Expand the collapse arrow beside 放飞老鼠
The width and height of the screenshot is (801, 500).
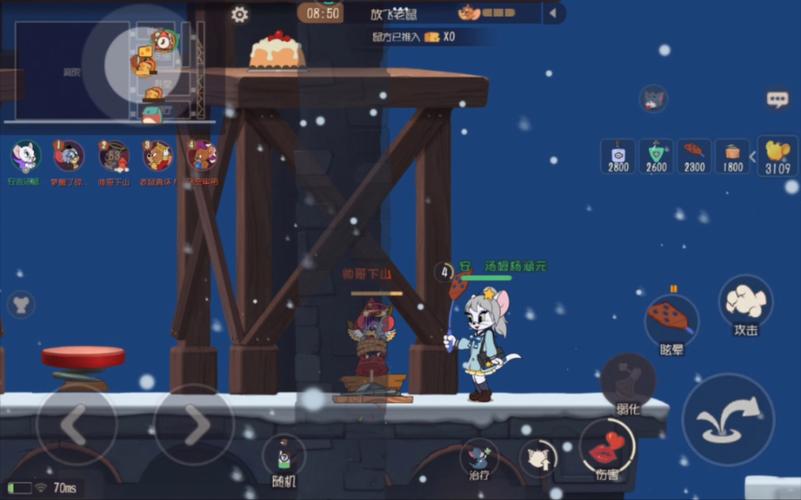(x=553, y=13)
